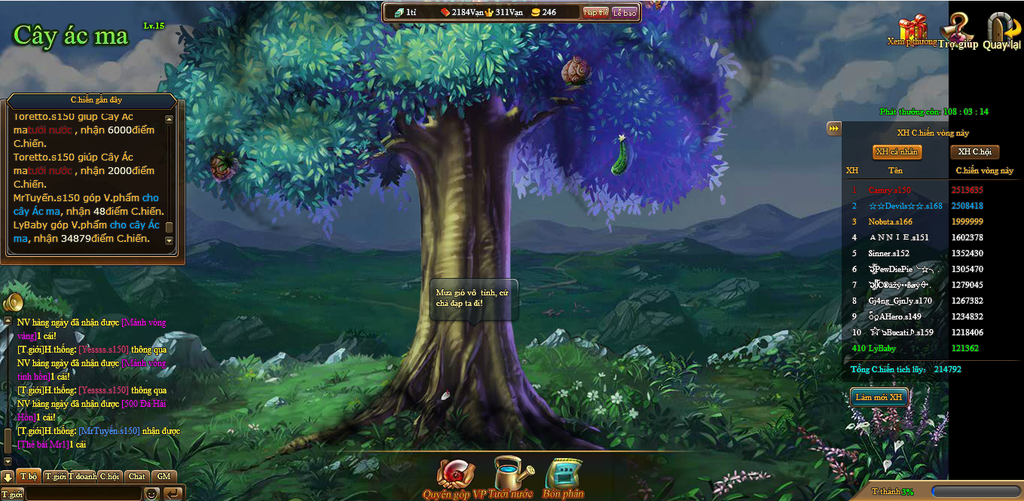The width and height of the screenshot is (1024, 501).
Task: Collapse the ranking panel with the arrow button
Action: 833,128
